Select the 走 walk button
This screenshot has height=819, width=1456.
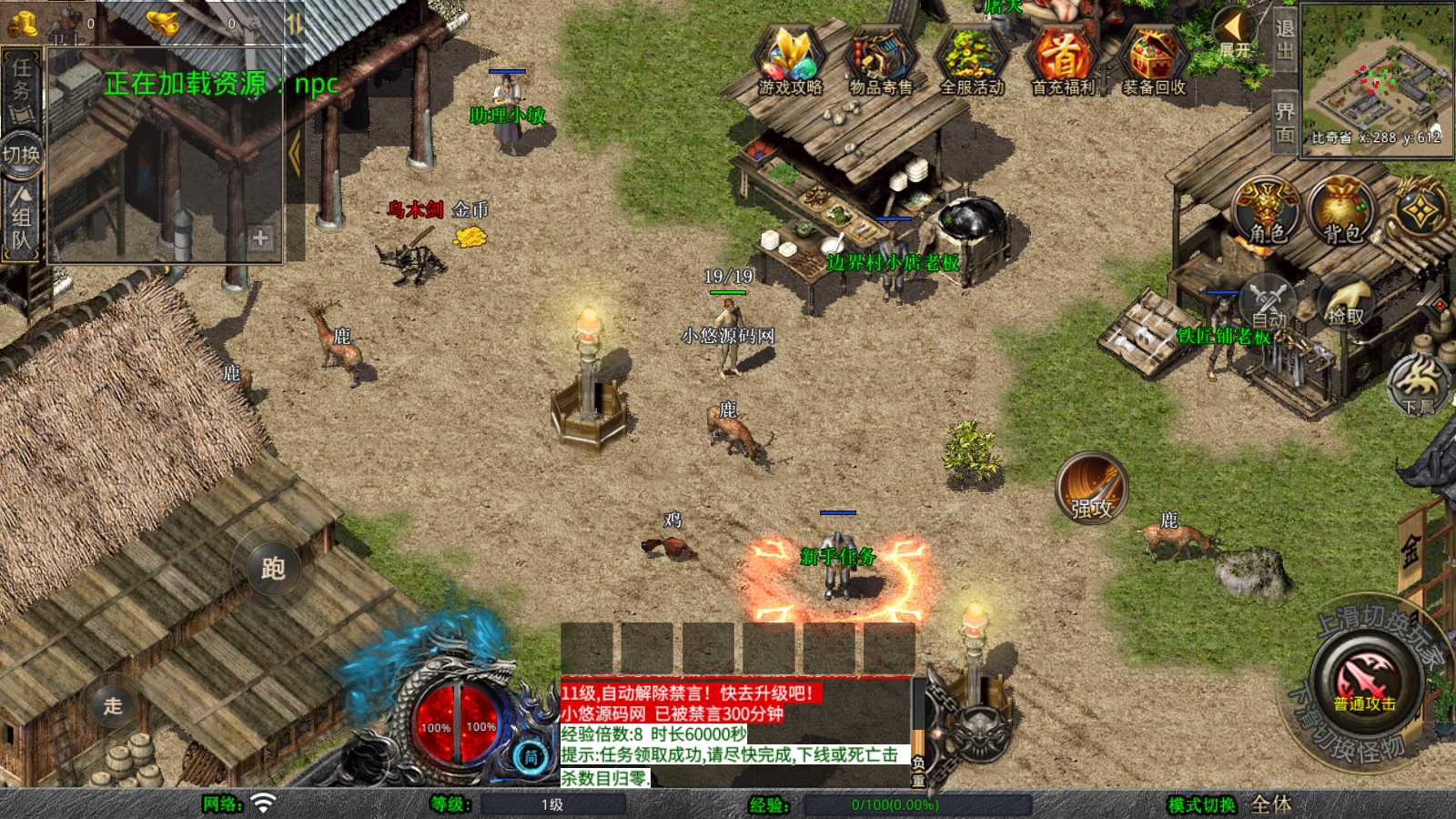pyautogui.click(x=113, y=705)
